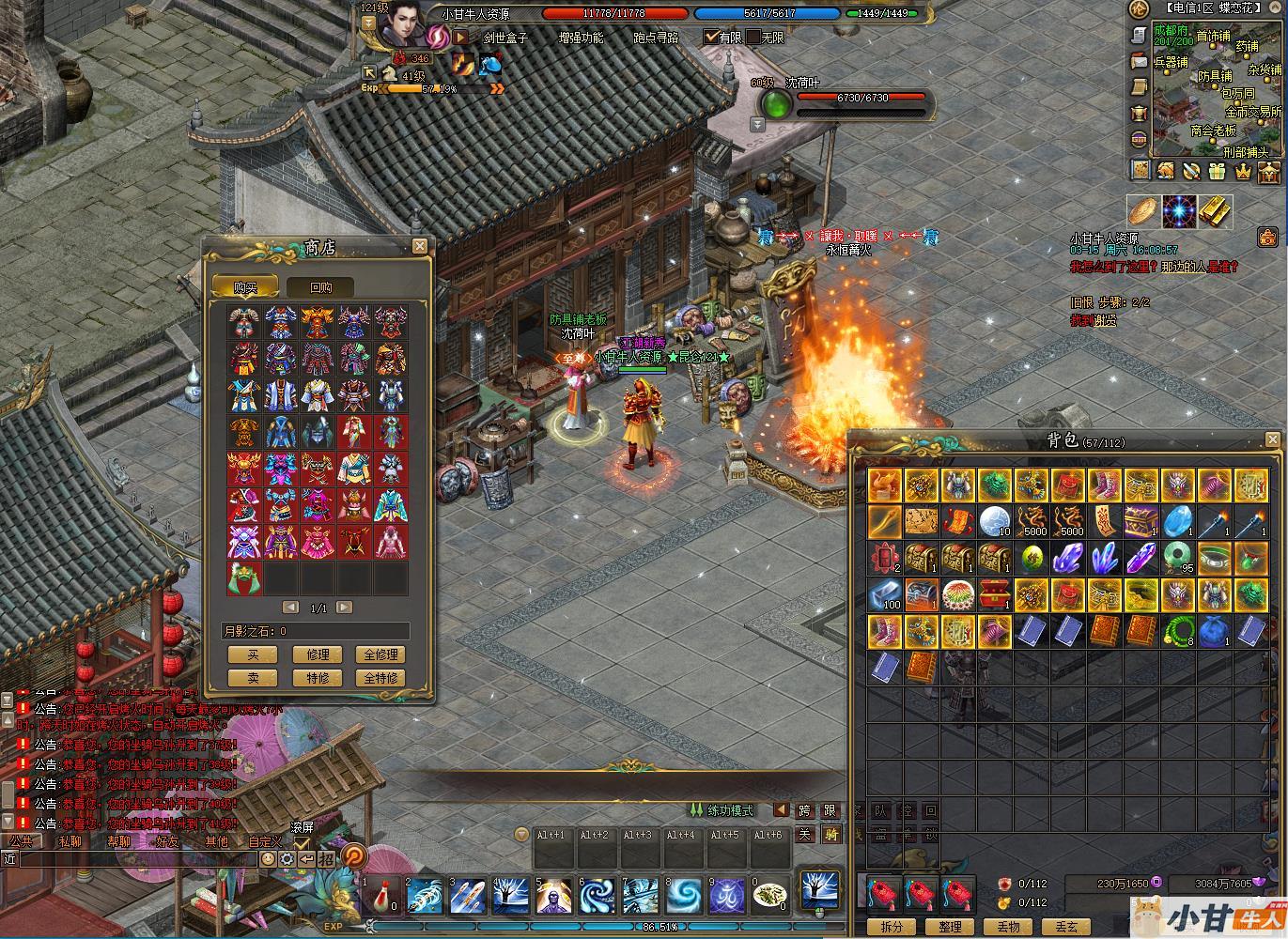Click the 丢物 discard item button
This screenshot has width=1288, height=939.
(1008, 926)
